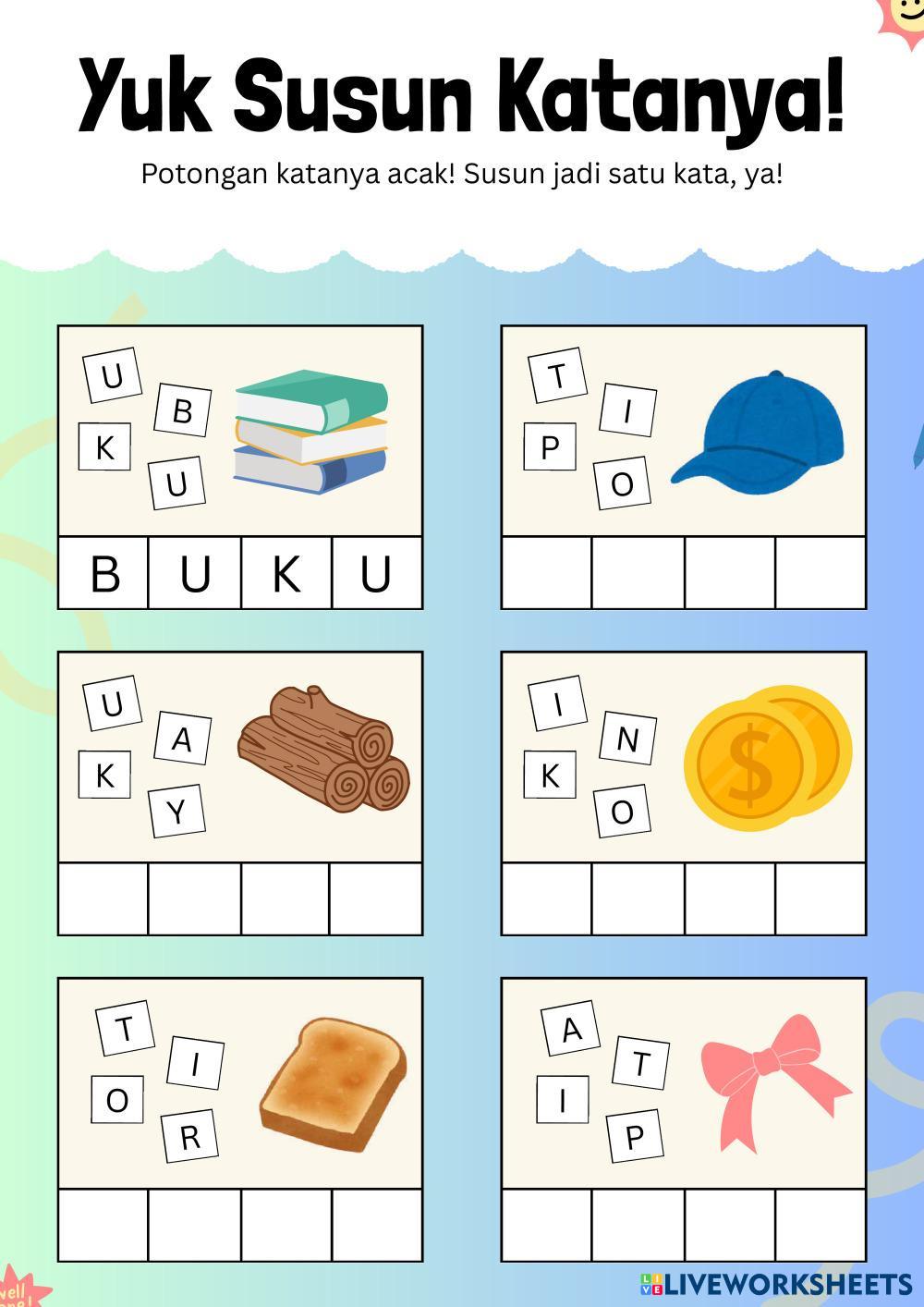Viewport: 924px width, 1307px height.
Task: Choose the K tile beside the wood logs
Action: click(105, 775)
